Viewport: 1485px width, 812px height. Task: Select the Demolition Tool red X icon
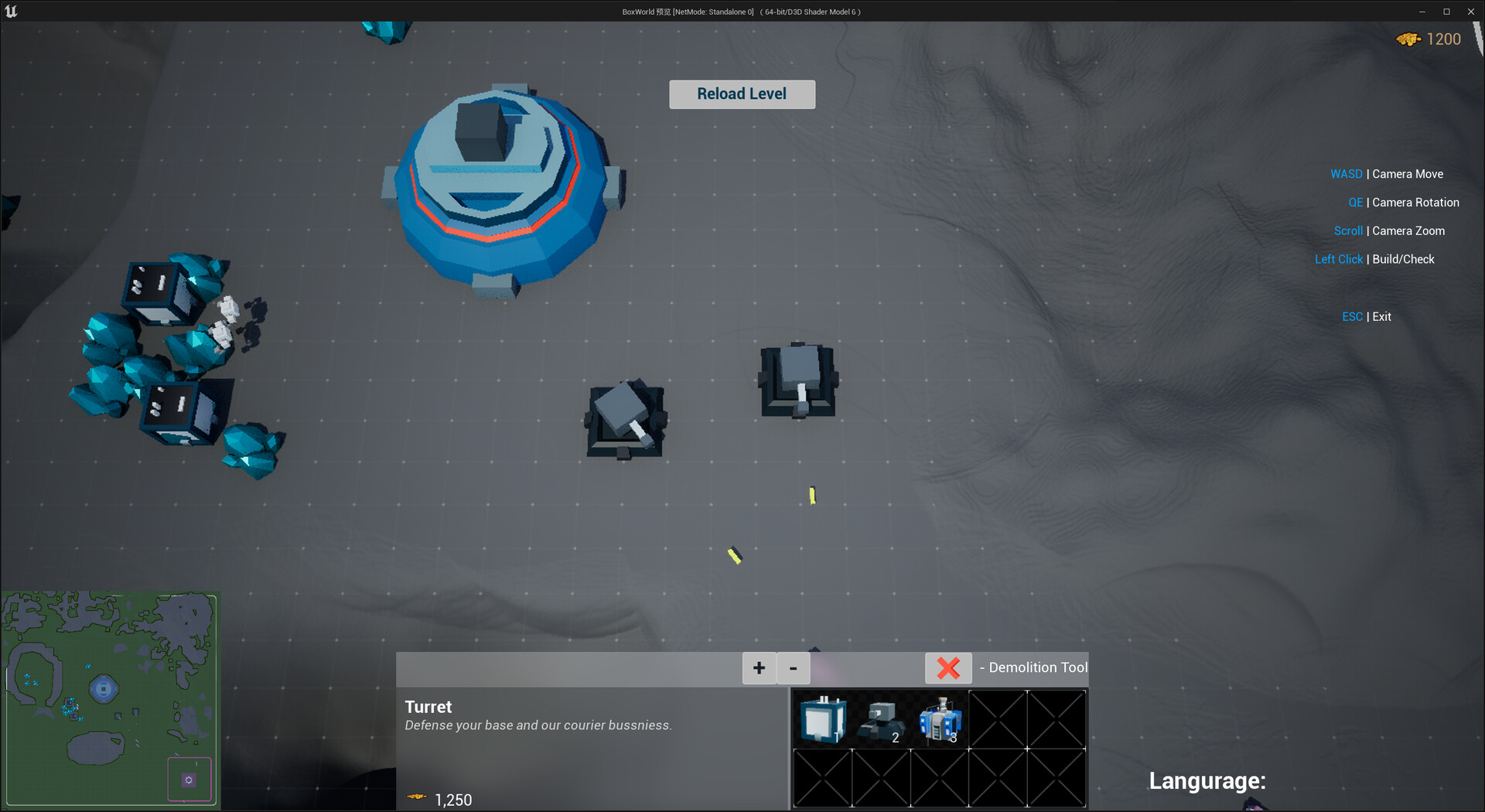(948, 667)
